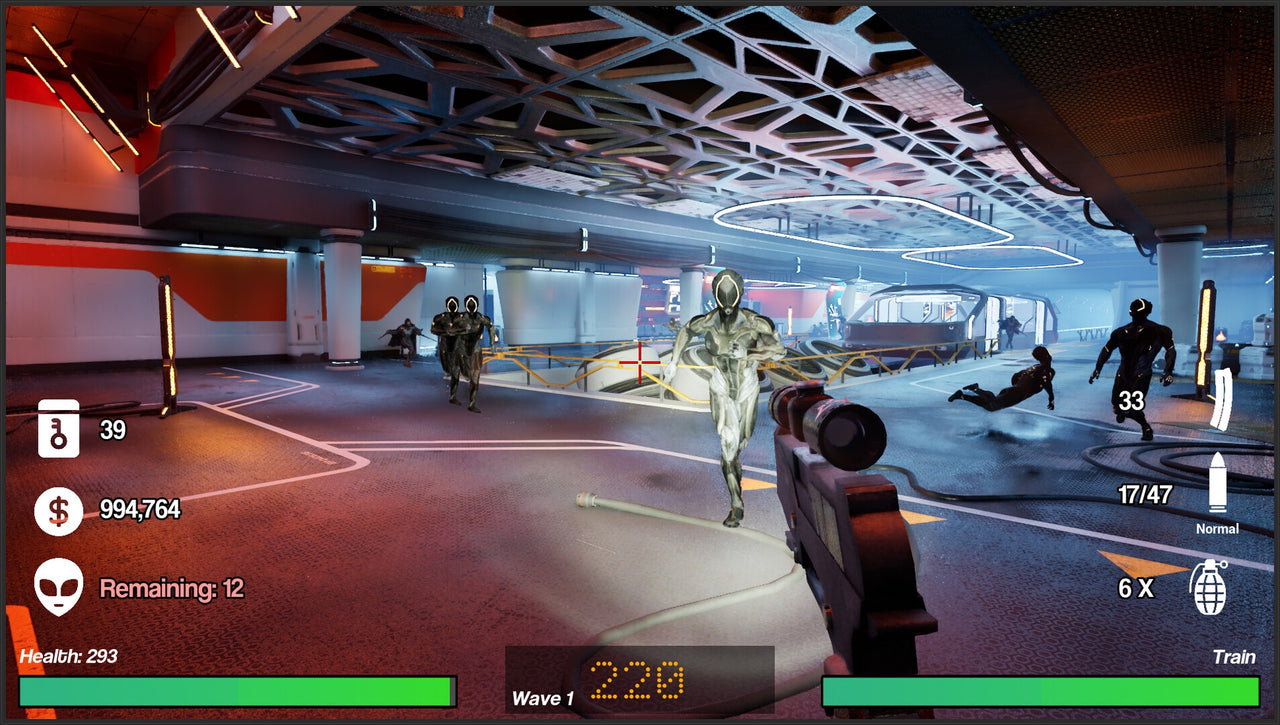Click the grenade icon
The height and width of the screenshot is (725, 1280).
pos(1208,589)
